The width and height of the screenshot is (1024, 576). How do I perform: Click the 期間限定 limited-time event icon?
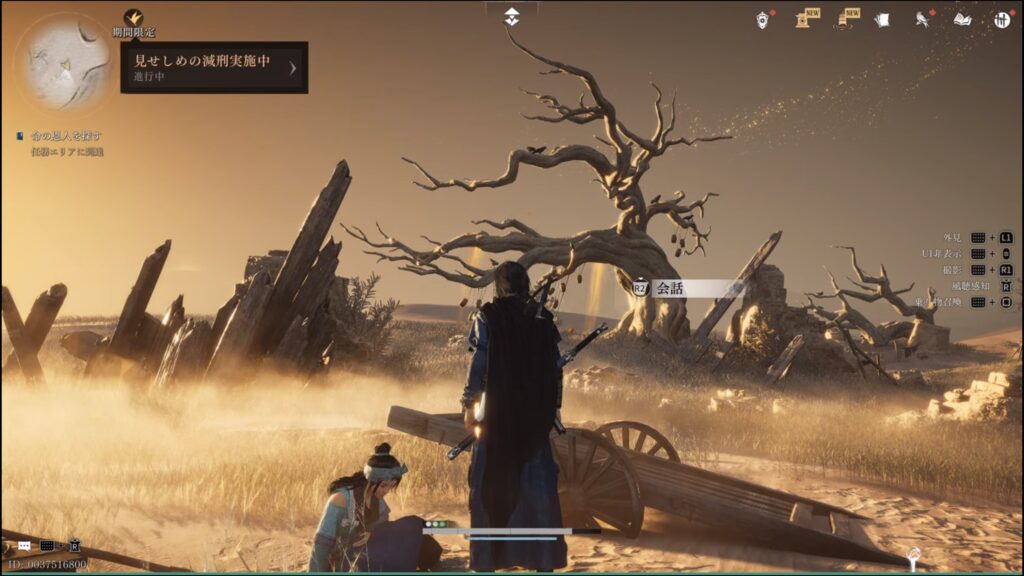(x=133, y=18)
